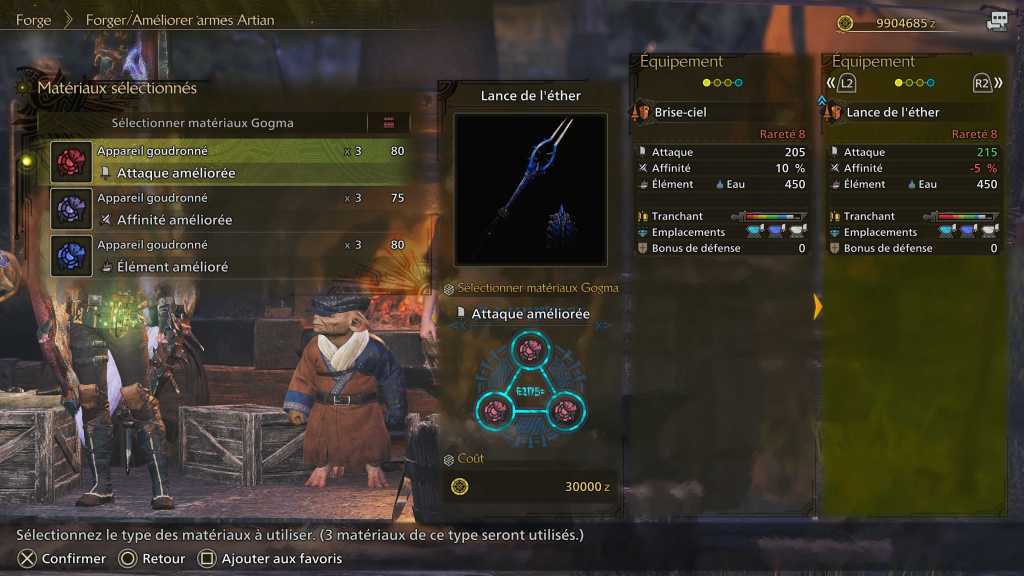Click the orange arrow between equipment panels

click(x=817, y=306)
